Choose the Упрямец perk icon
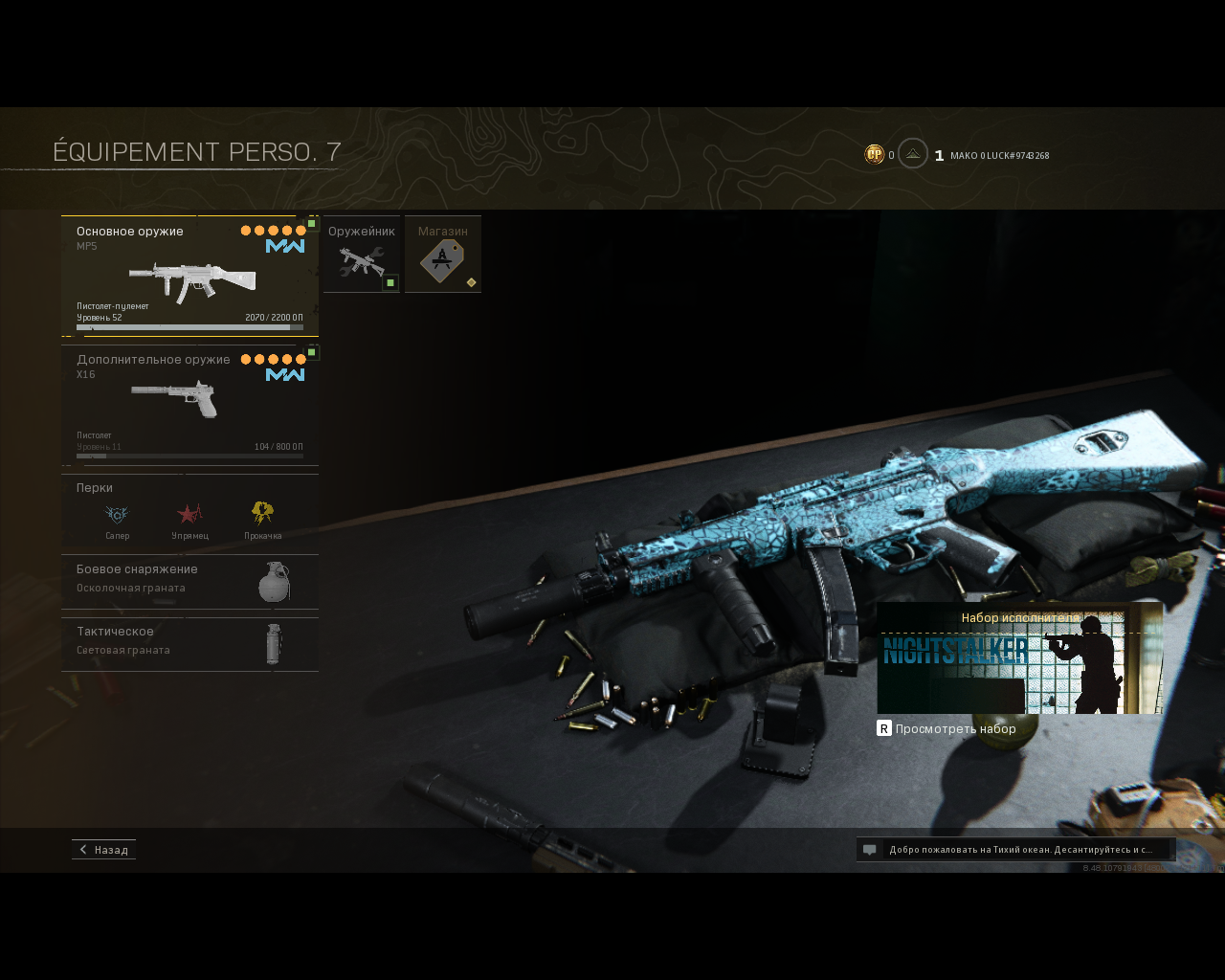This screenshot has height=980, width=1225. click(x=189, y=515)
